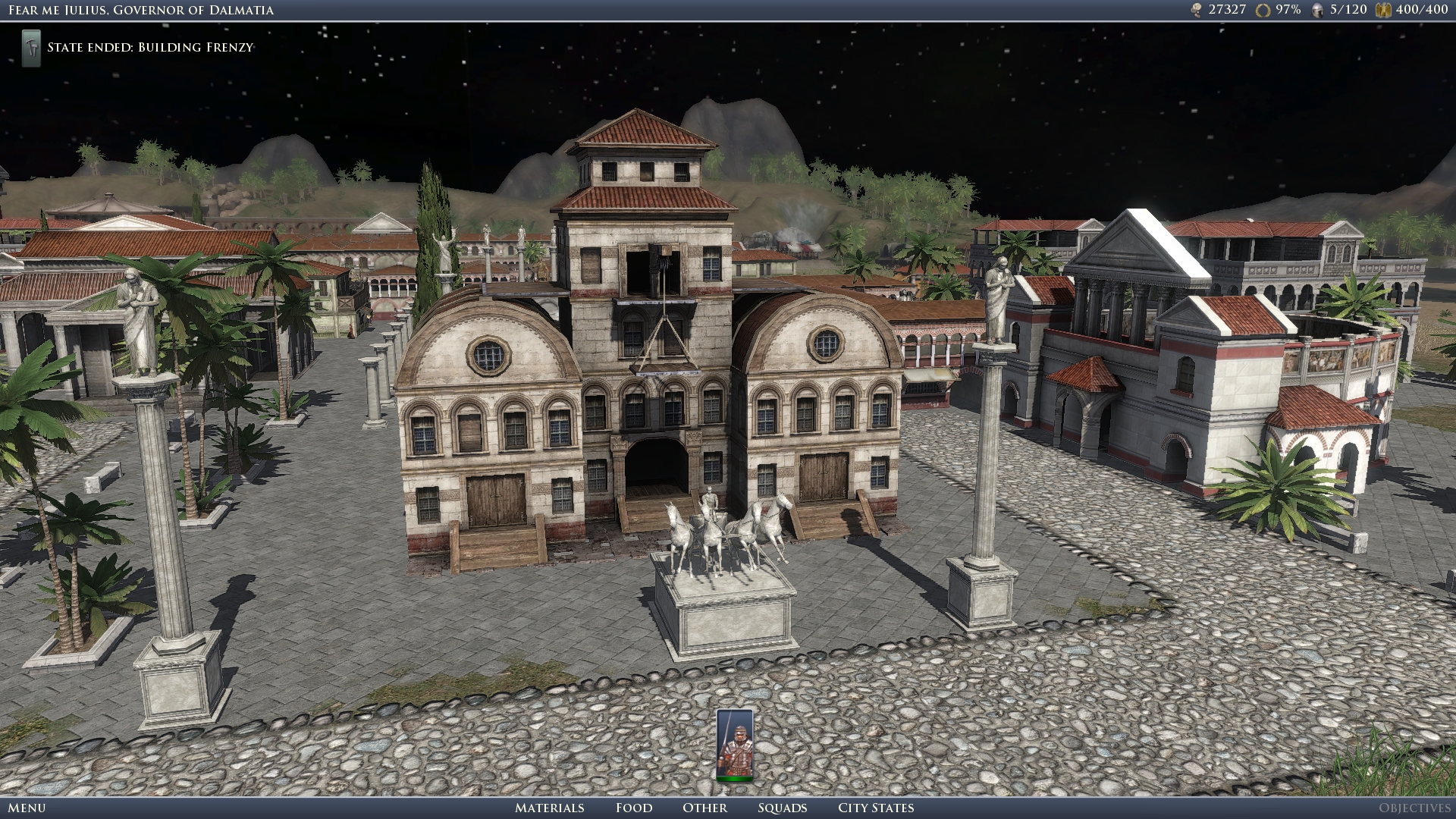Open the Squads panel
Screen dimensions: 1456x819
pyautogui.click(x=782, y=808)
